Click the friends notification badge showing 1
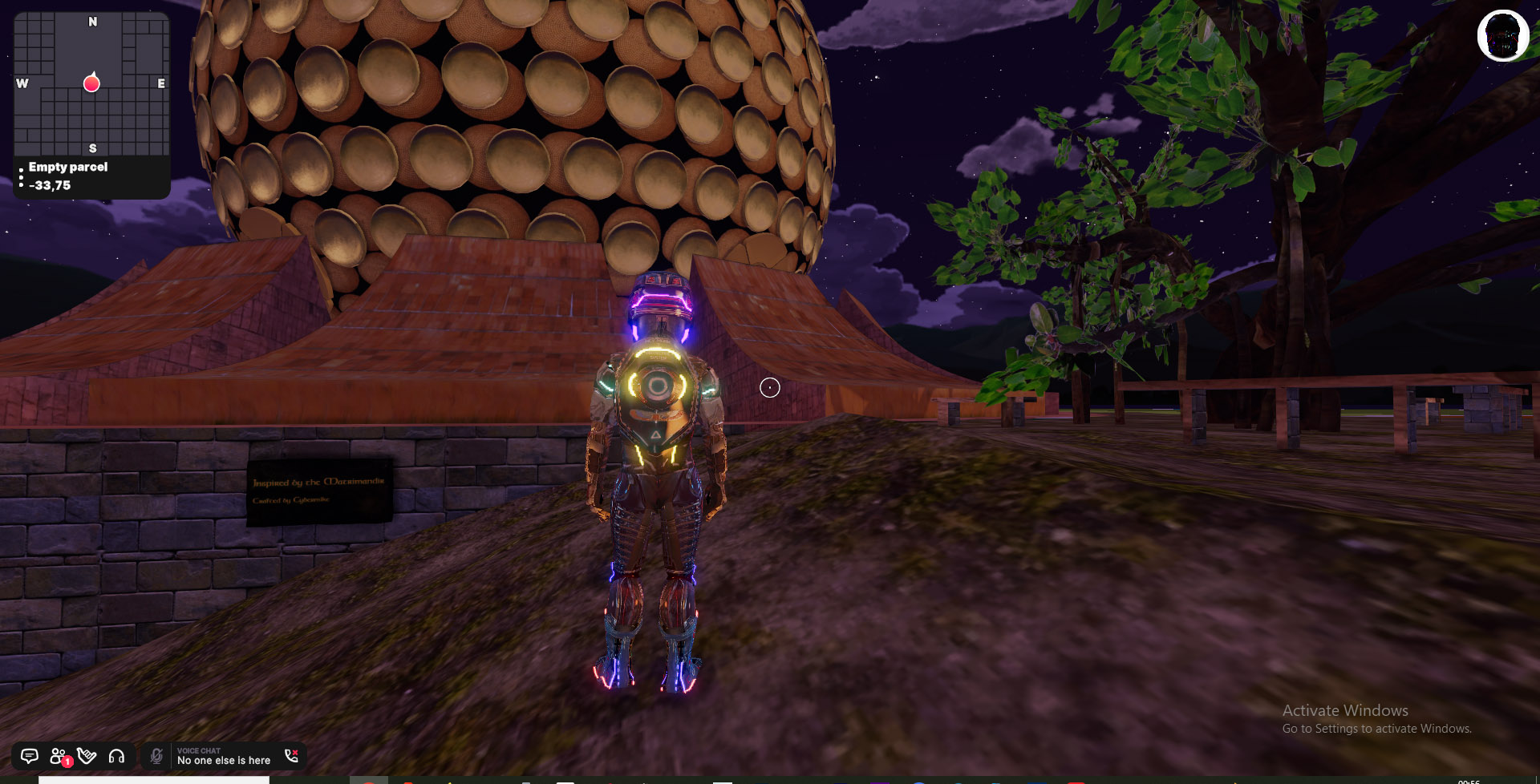The image size is (1540, 784). coord(67,762)
